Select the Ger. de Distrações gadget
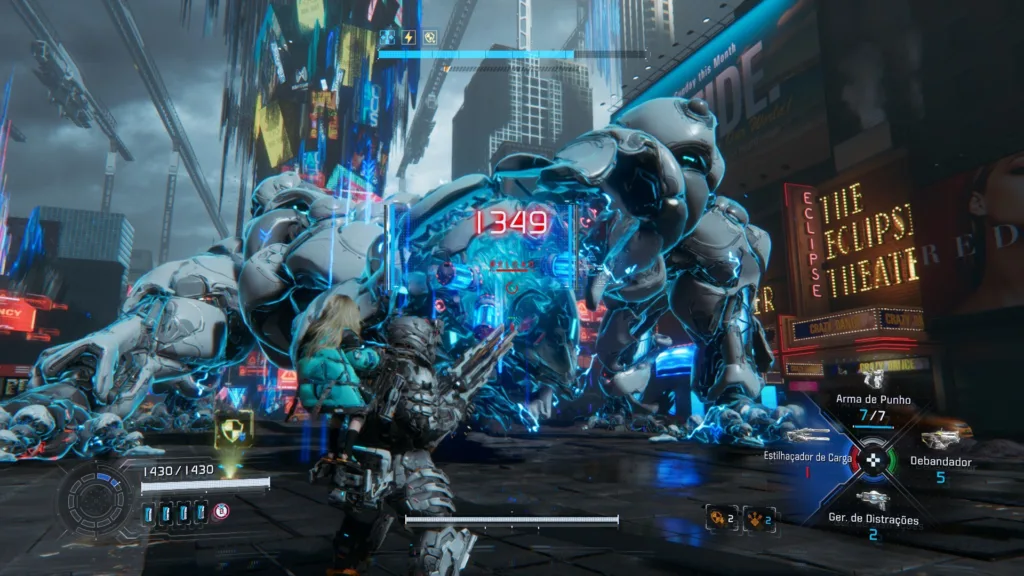 tap(873, 499)
